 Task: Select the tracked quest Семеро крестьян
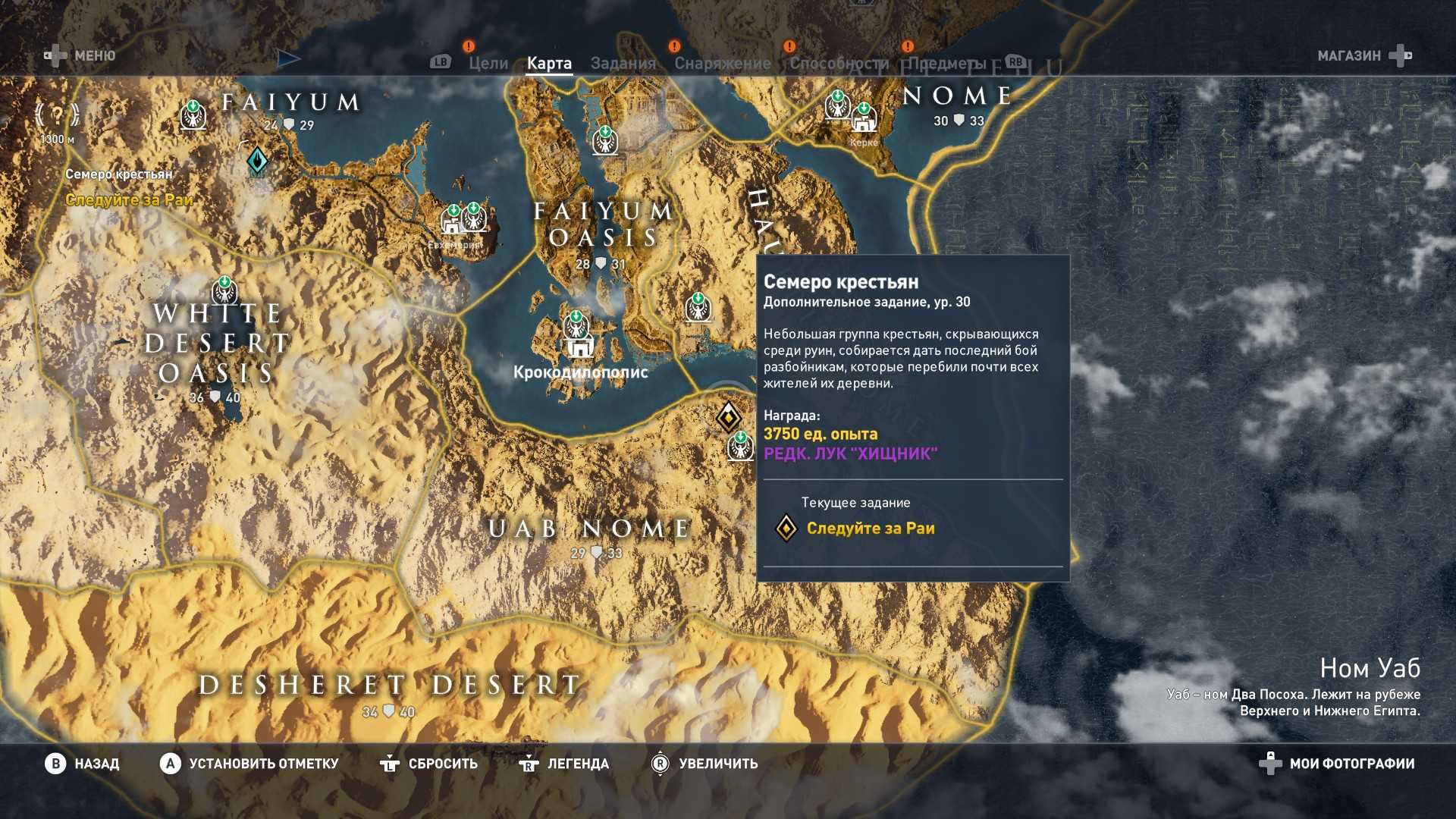click(119, 174)
